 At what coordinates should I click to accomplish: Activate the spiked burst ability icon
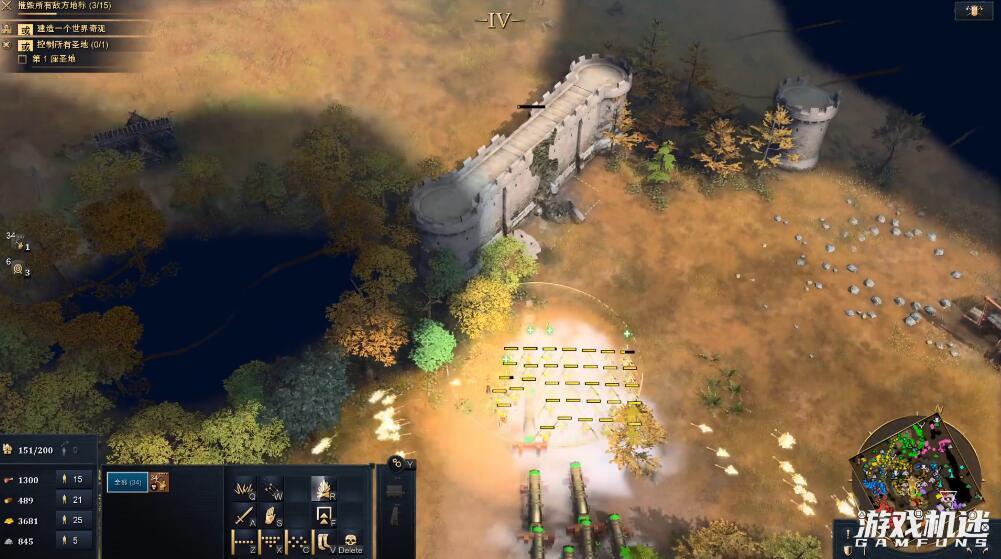tap(244, 488)
